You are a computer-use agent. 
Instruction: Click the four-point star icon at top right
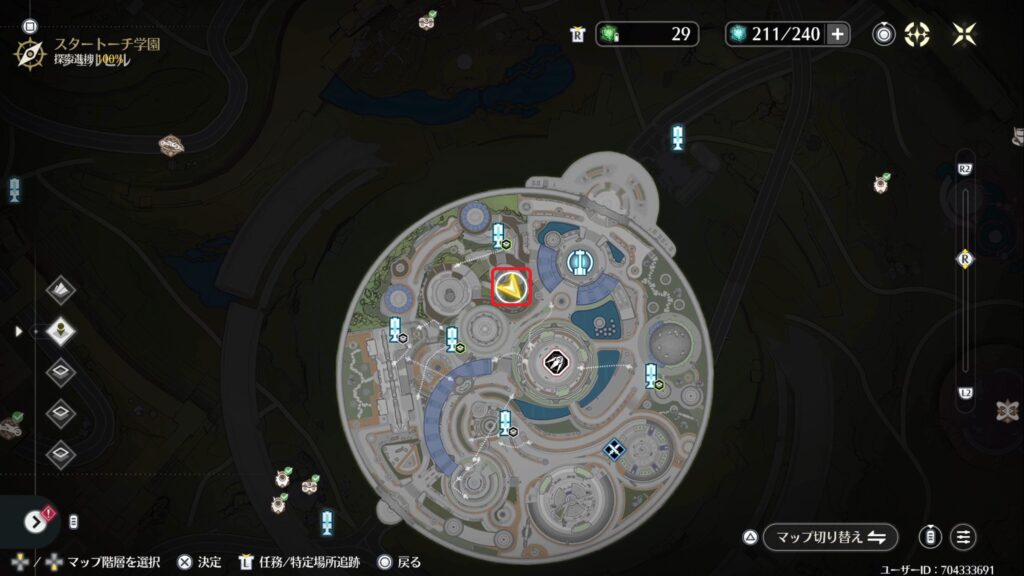pyautogui.click(x=965, y=34)
